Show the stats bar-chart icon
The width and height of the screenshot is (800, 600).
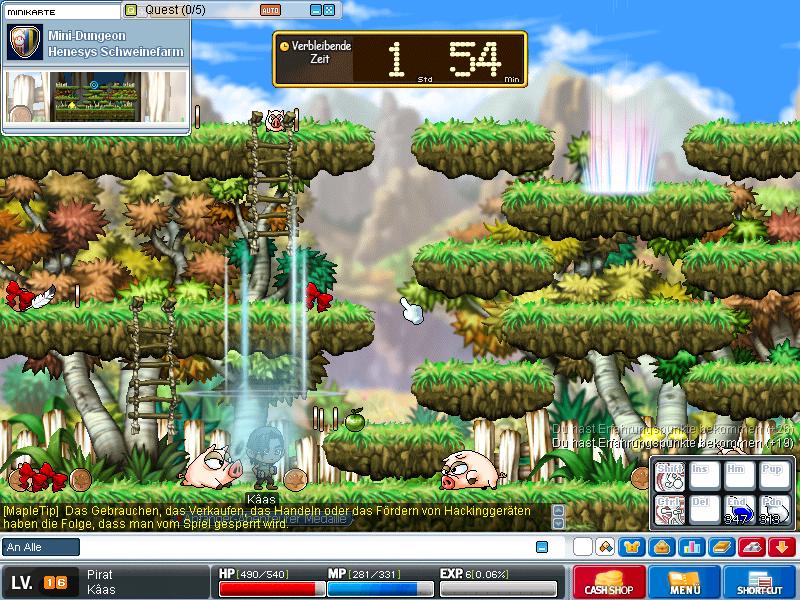tap(691, 547)
